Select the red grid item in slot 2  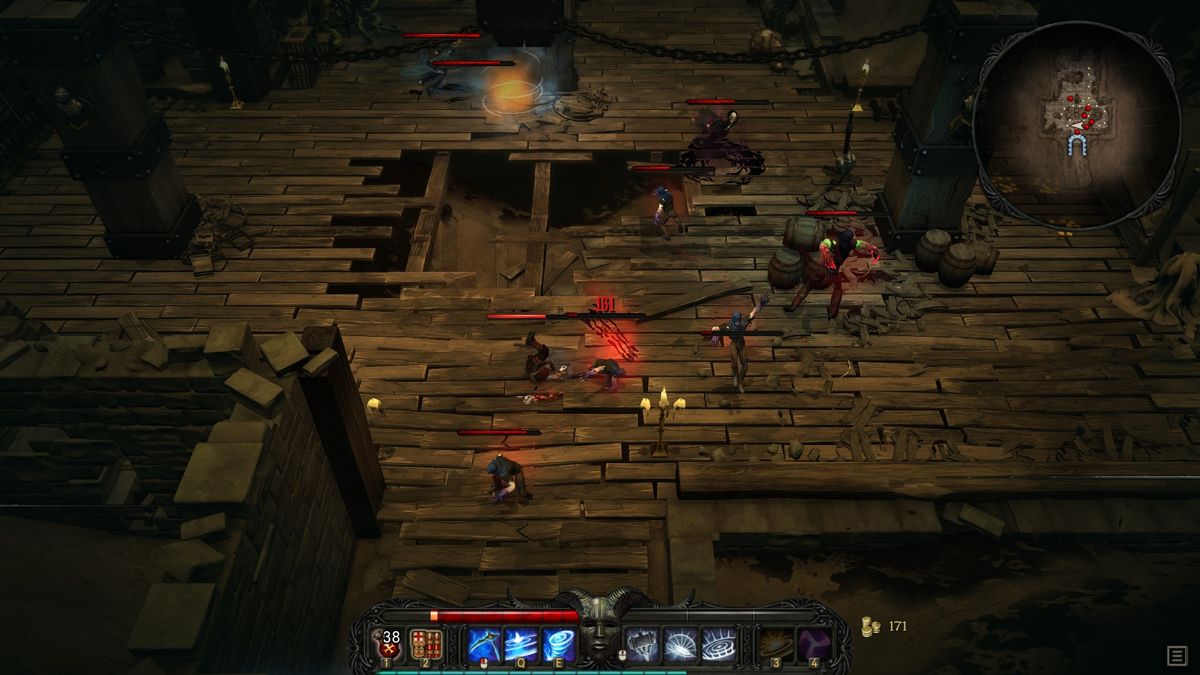click(426, 644)
